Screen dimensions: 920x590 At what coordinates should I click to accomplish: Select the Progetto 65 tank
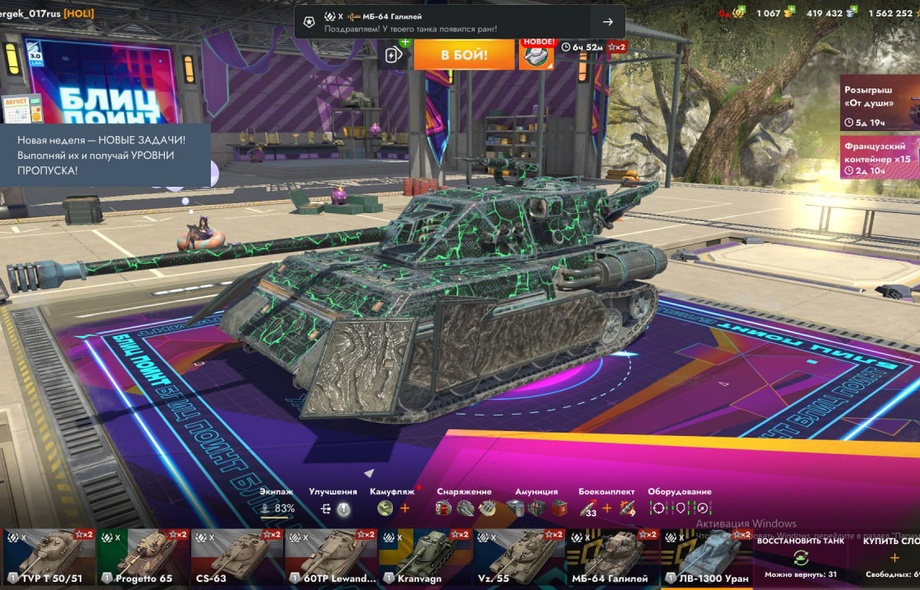click(143, 558)
